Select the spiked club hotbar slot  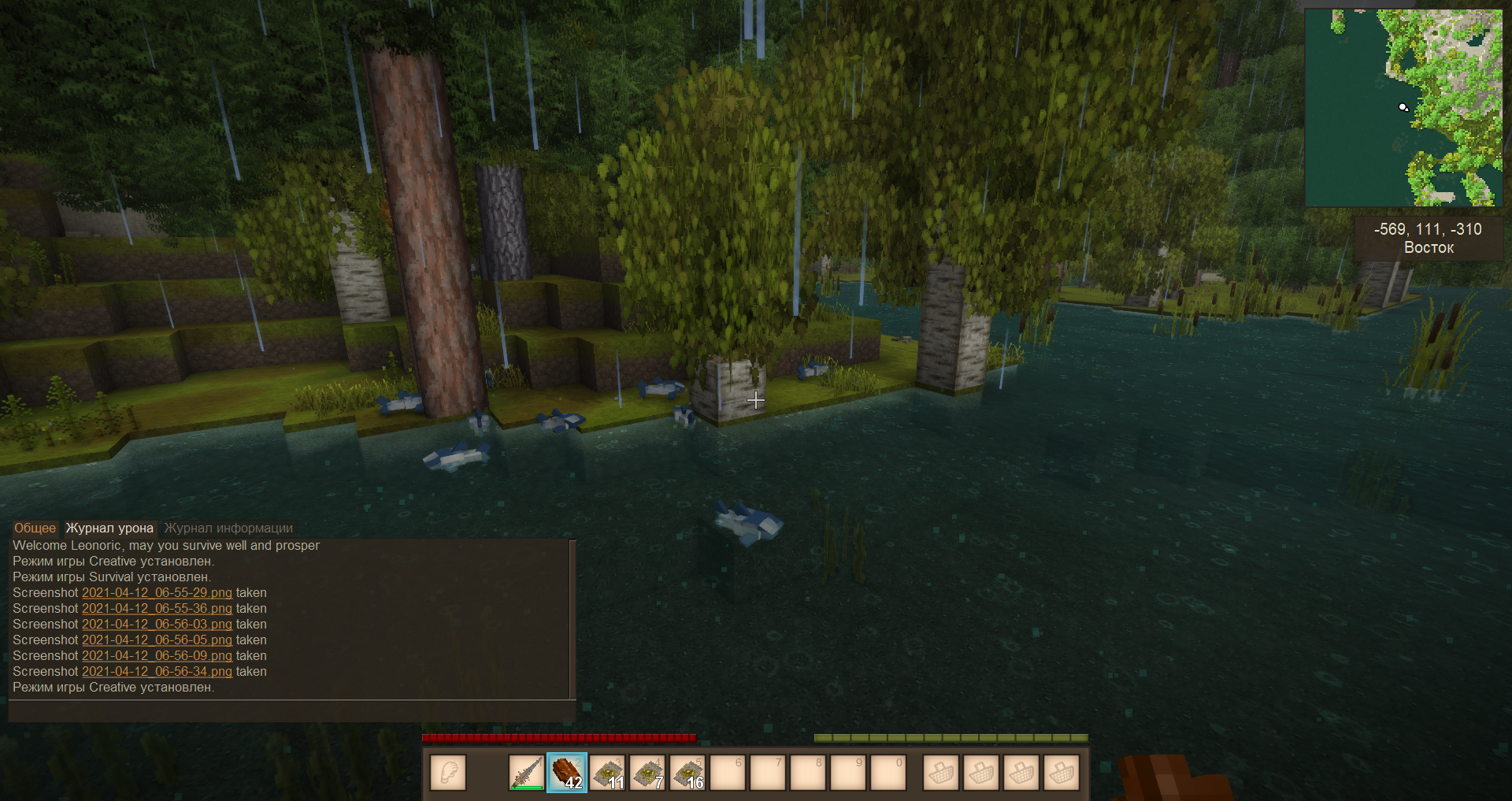point(526,773)
